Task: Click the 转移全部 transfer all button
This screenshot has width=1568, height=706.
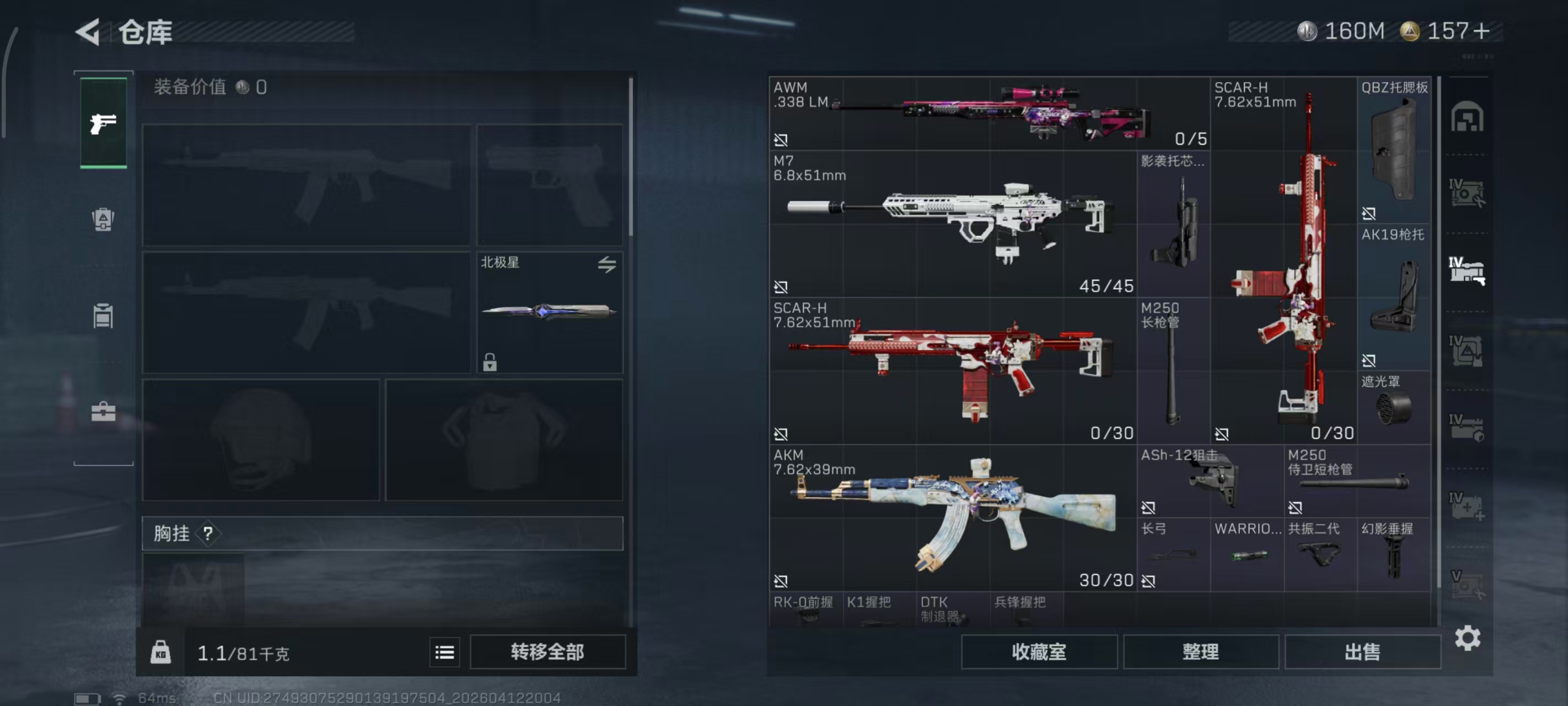Action: pos(547,652)
